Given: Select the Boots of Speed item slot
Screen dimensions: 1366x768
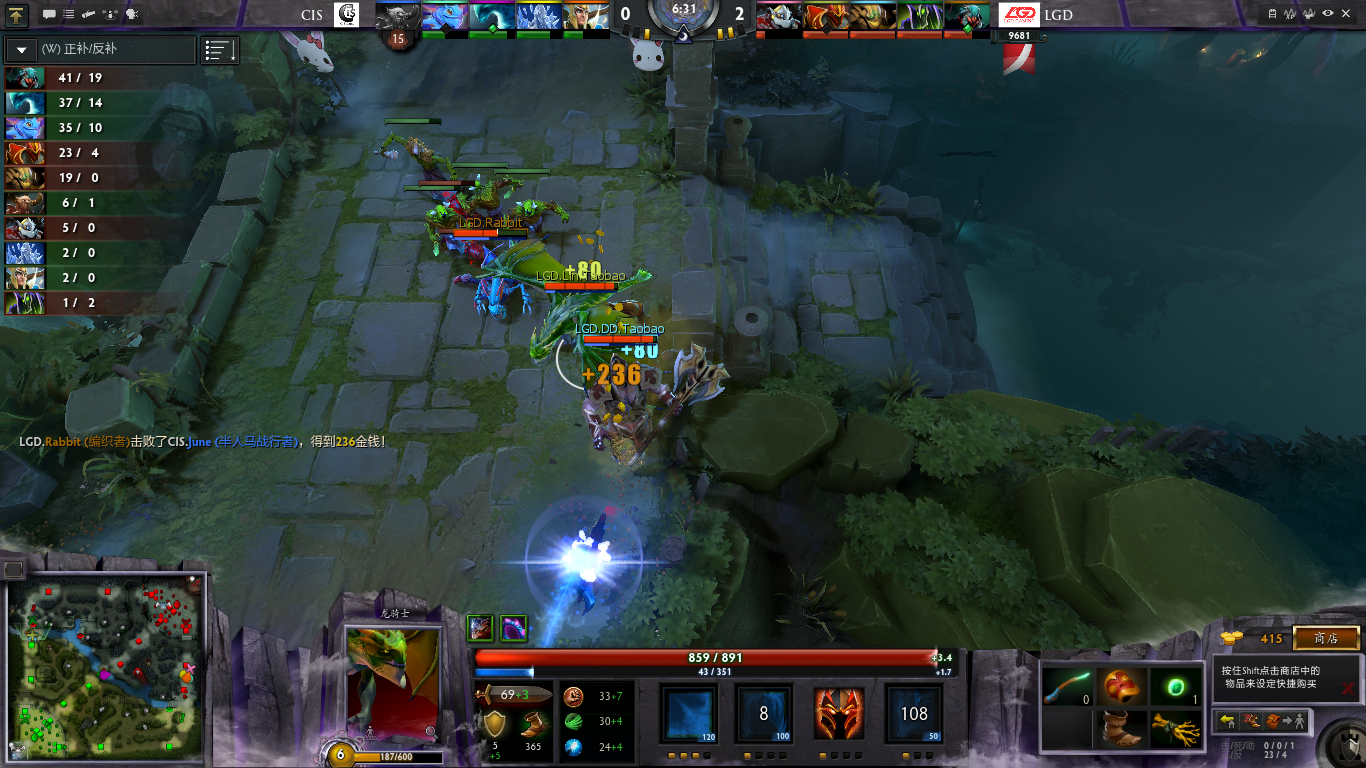Looking at the screenshot, I should click(1122, 730).
